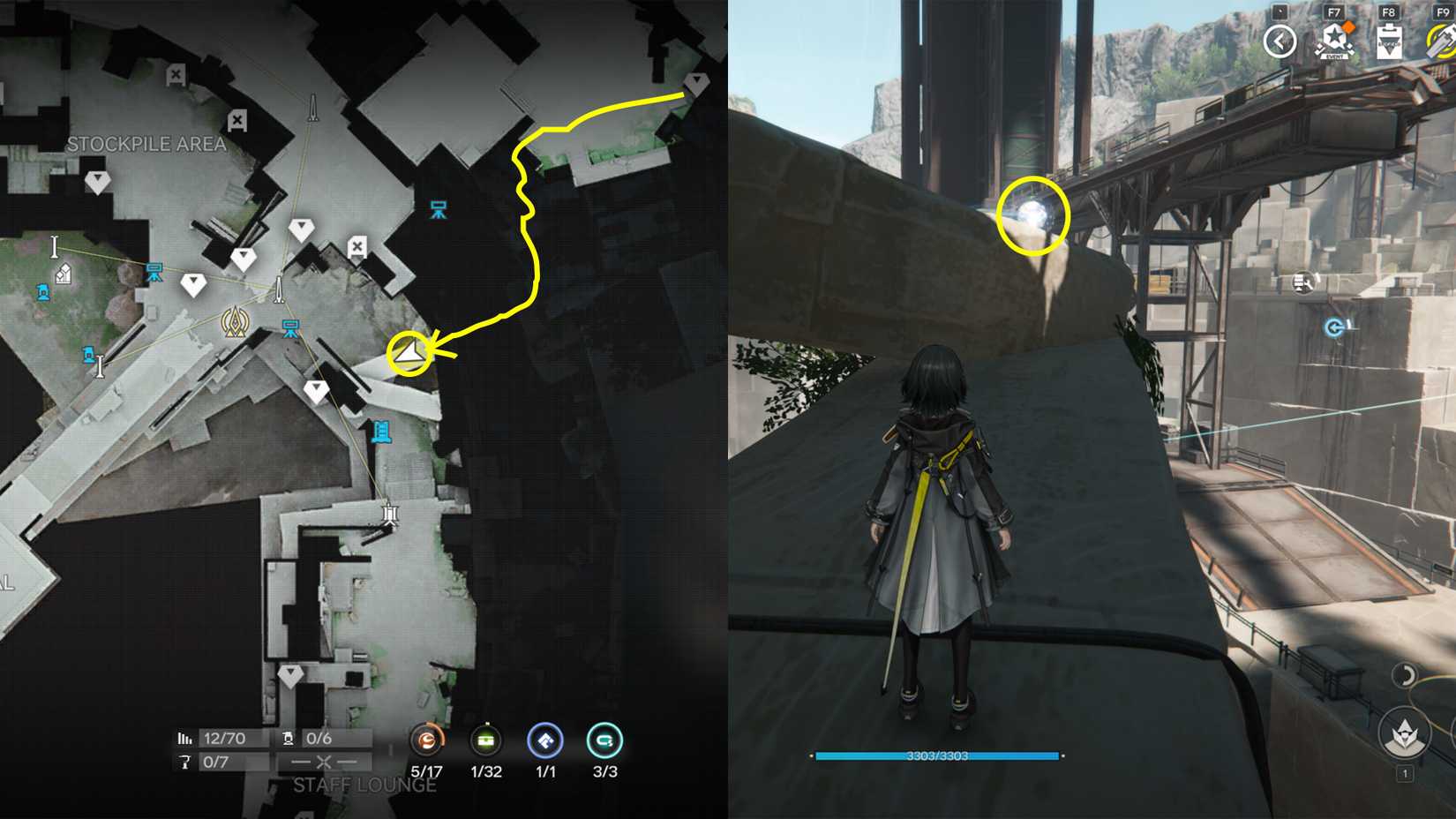
Task: Open the F8 clipboard panel
Action: click(1389, 40)
